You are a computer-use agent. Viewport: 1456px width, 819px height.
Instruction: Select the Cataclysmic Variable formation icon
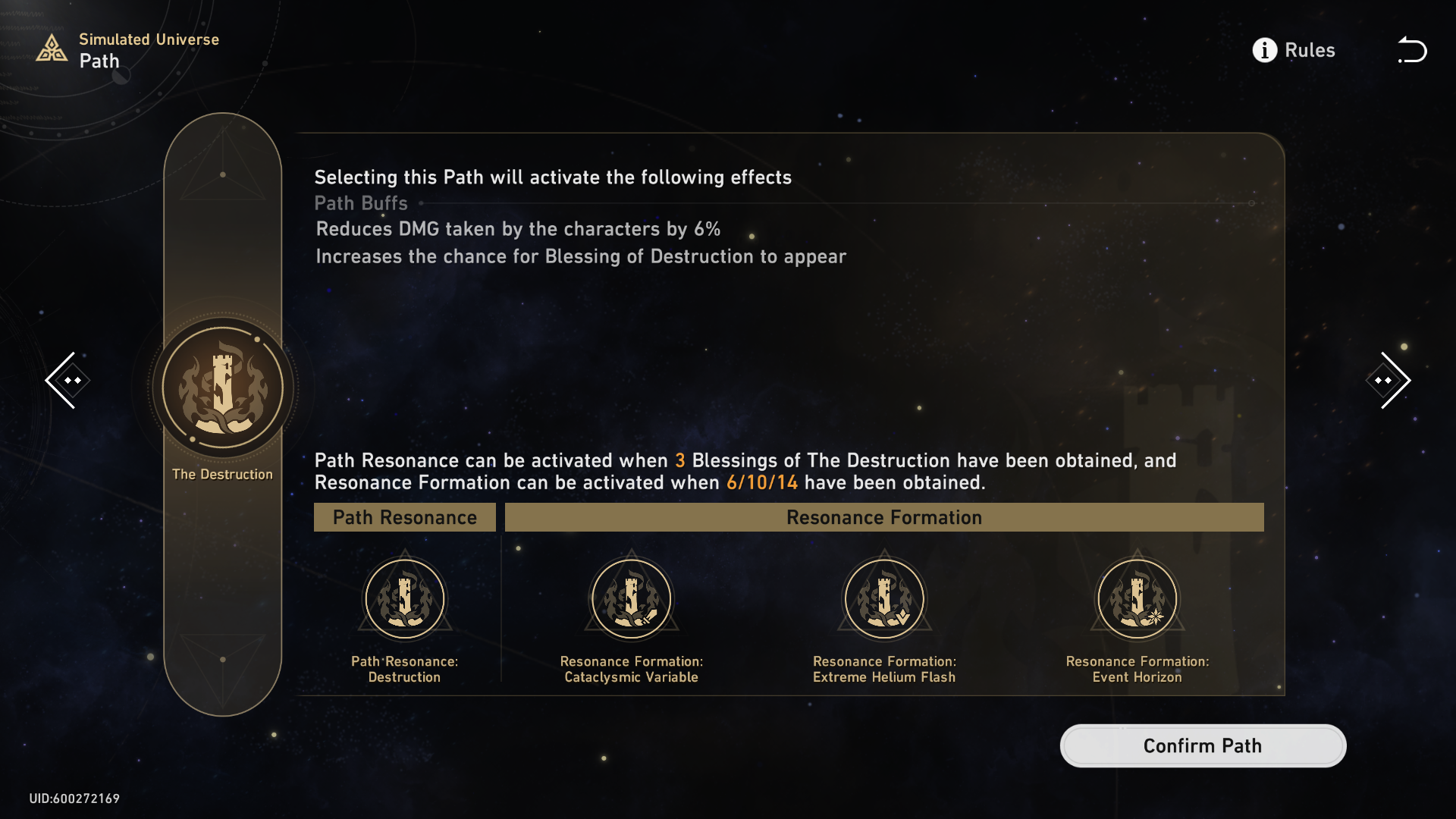[x=631, y=598]
